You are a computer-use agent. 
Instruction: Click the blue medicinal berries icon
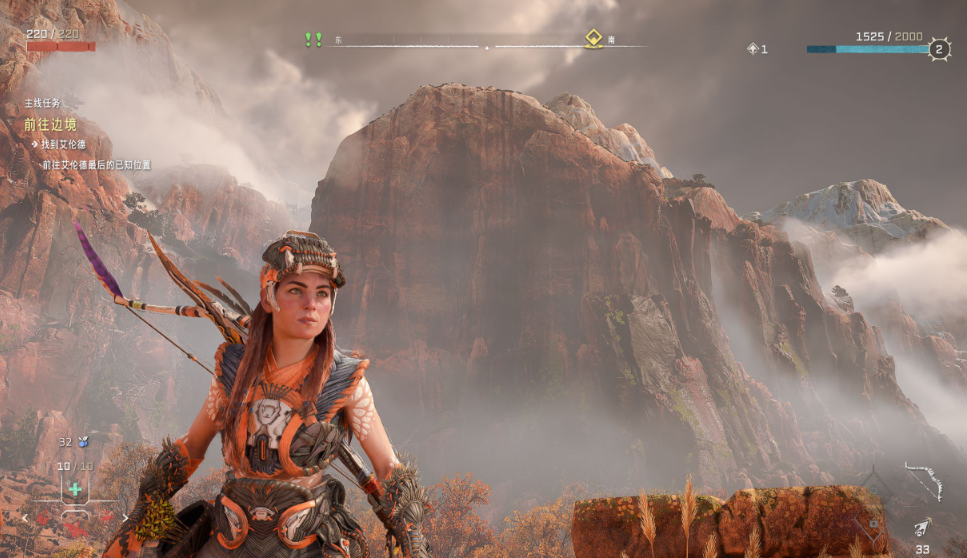pyautogui.click(x=83, y=441)
